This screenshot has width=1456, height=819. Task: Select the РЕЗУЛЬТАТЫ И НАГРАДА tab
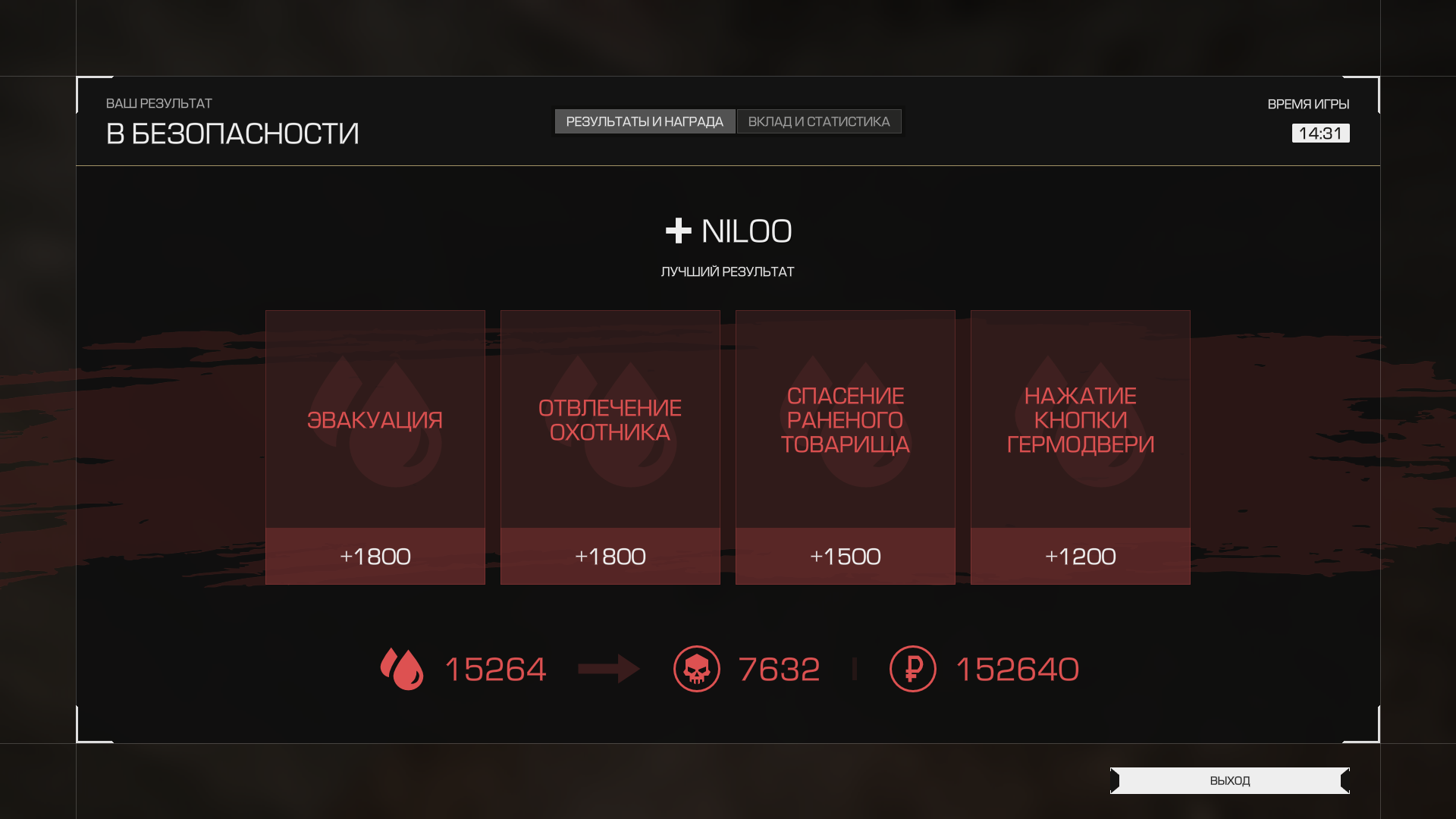point(645,121)
